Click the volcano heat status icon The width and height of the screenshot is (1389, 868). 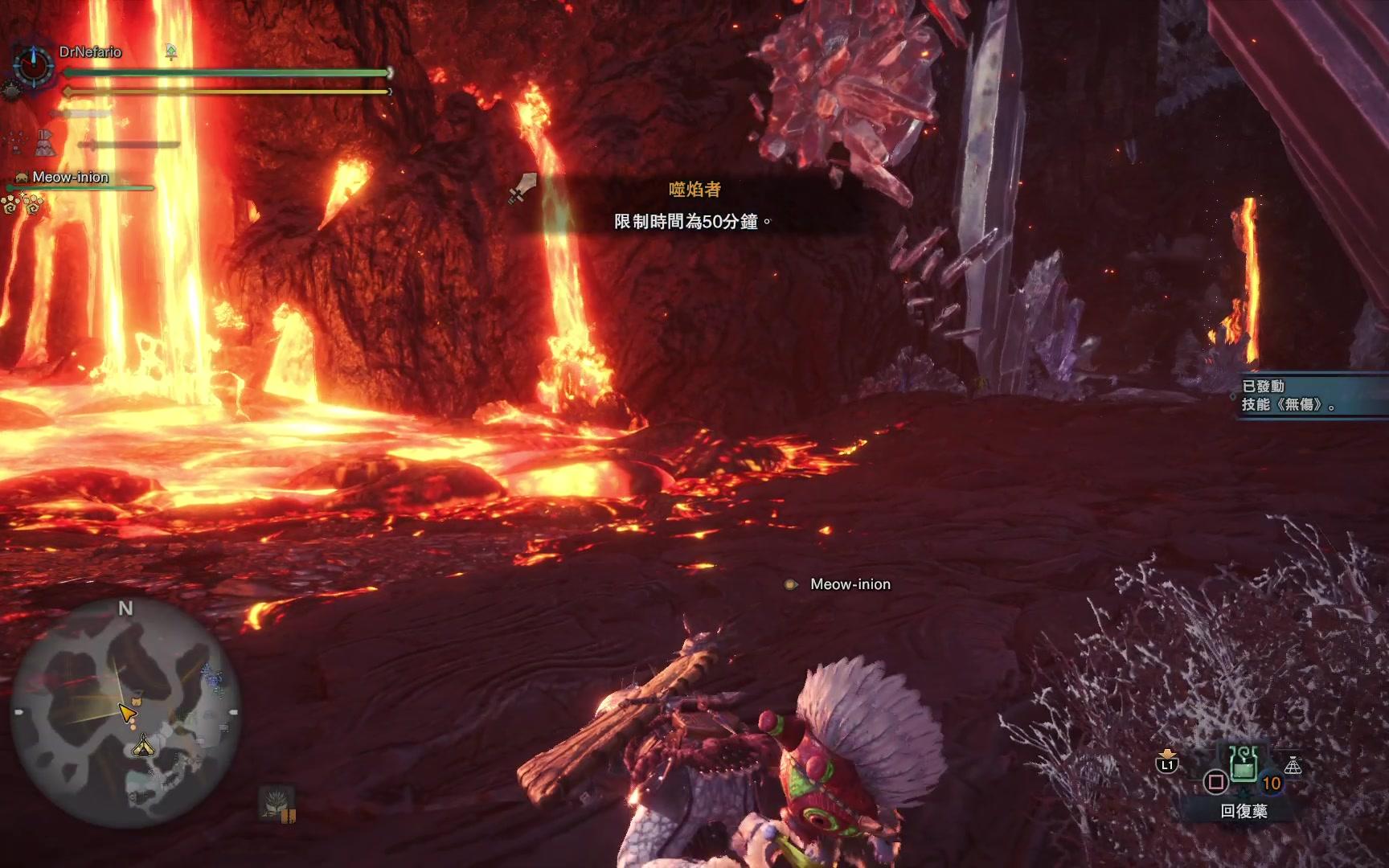tap(44, 143)
